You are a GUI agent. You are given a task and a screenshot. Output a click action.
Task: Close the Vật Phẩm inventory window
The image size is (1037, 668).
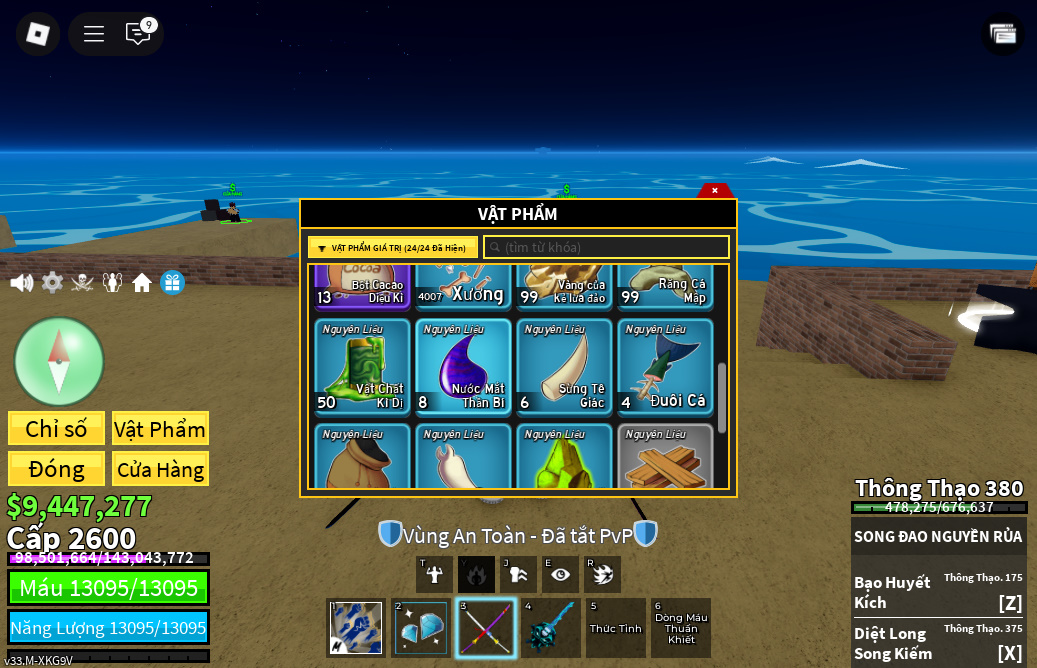pyautogui.click(x=715, y=190)
